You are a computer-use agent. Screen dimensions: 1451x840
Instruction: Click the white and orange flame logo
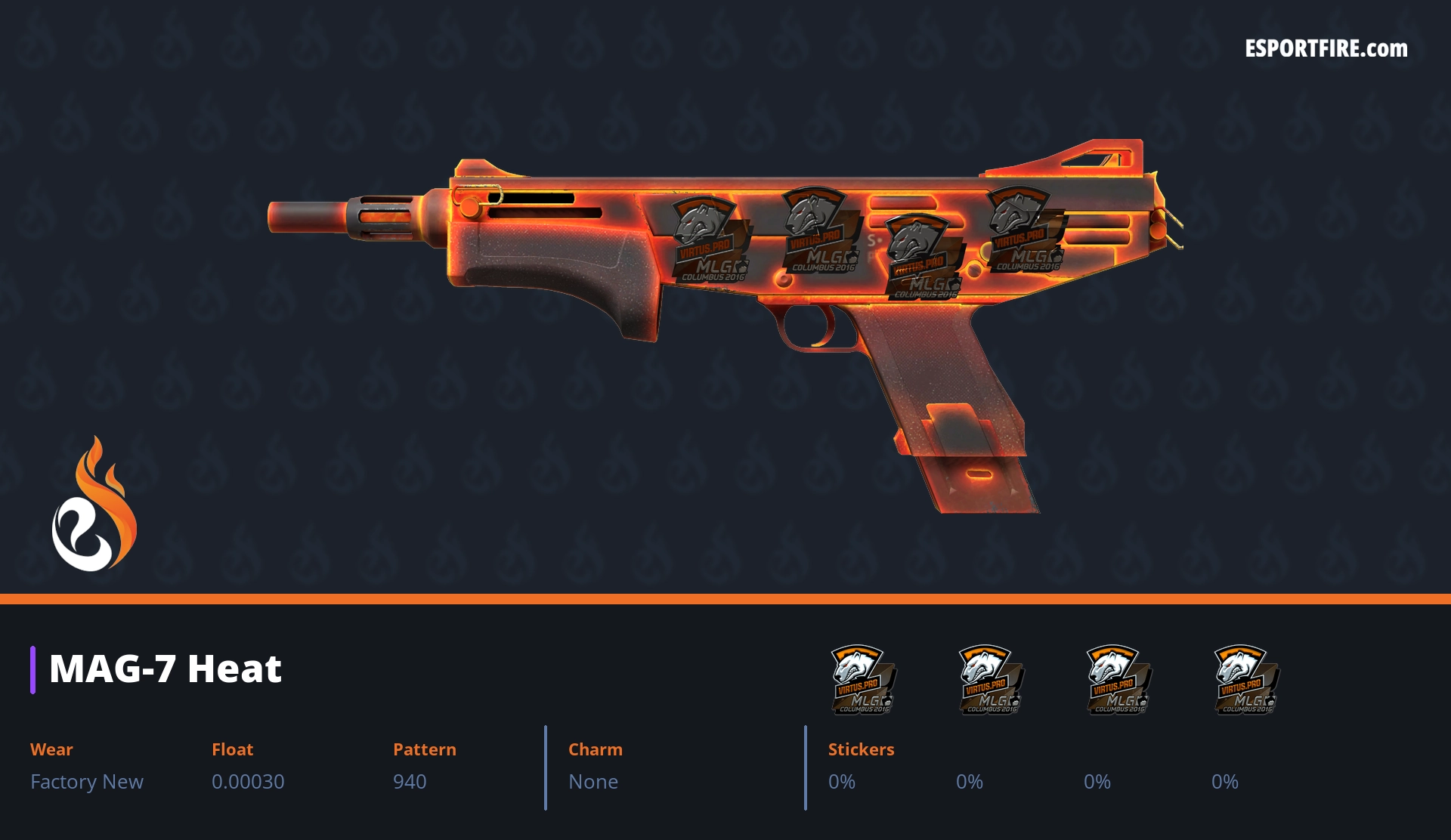click(x=94, y=505)
